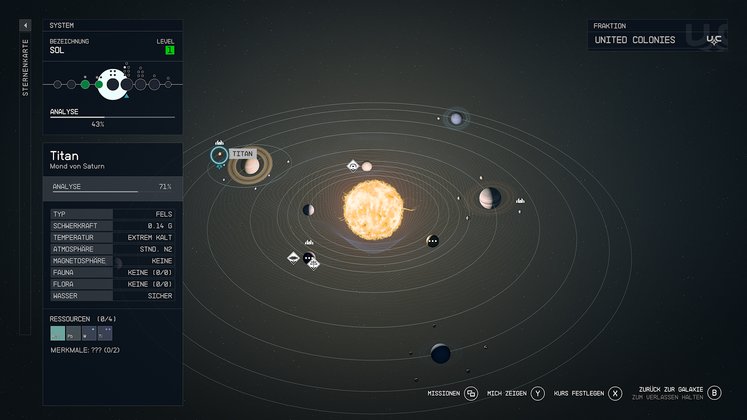Select the banded planet right of the Sun
Image resolution: width=747 pixels, height=420 pixels.
tap(489, 198)
